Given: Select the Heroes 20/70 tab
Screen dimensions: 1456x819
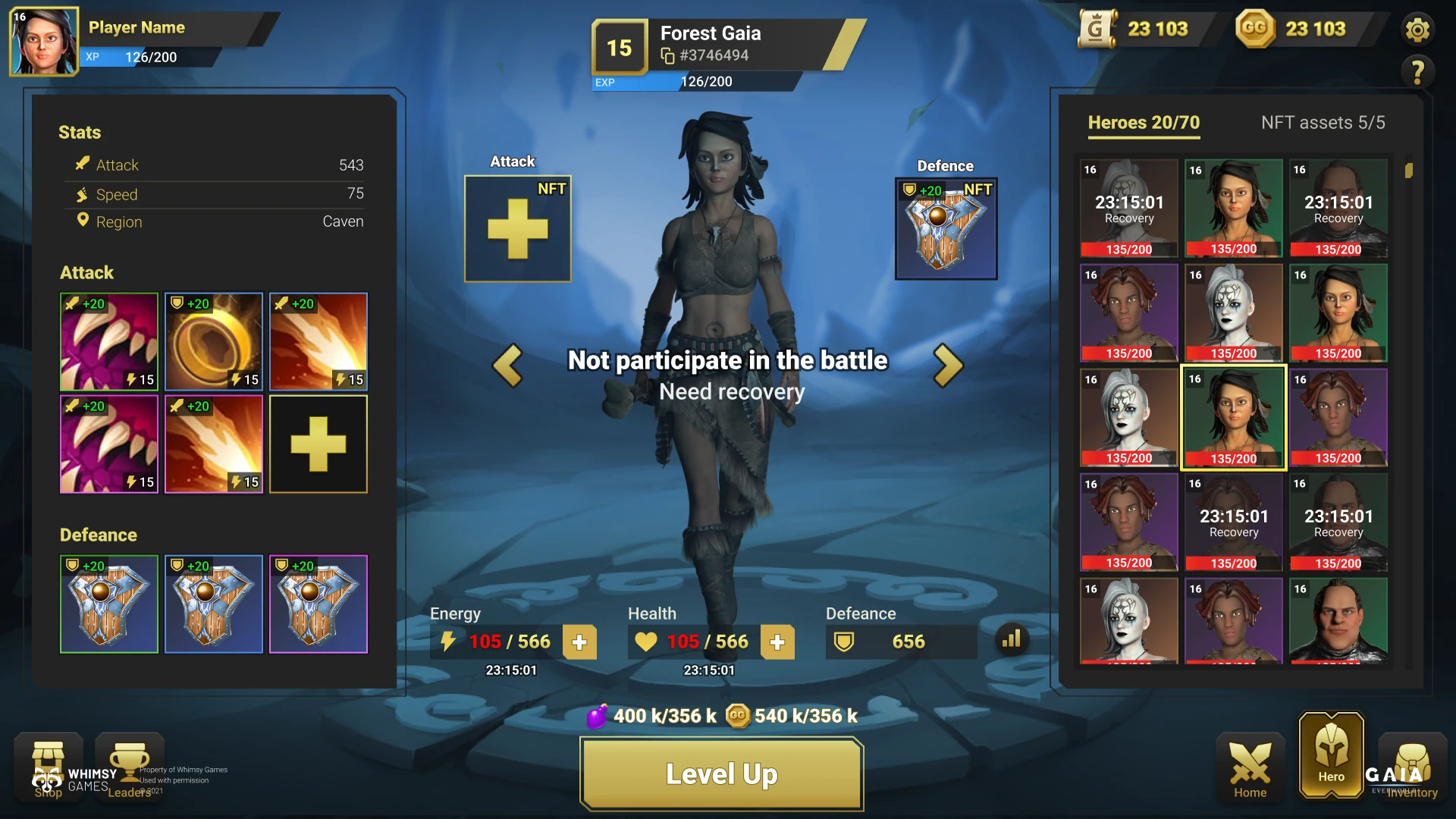Looking at the screenshot, I should point(1144,123).
